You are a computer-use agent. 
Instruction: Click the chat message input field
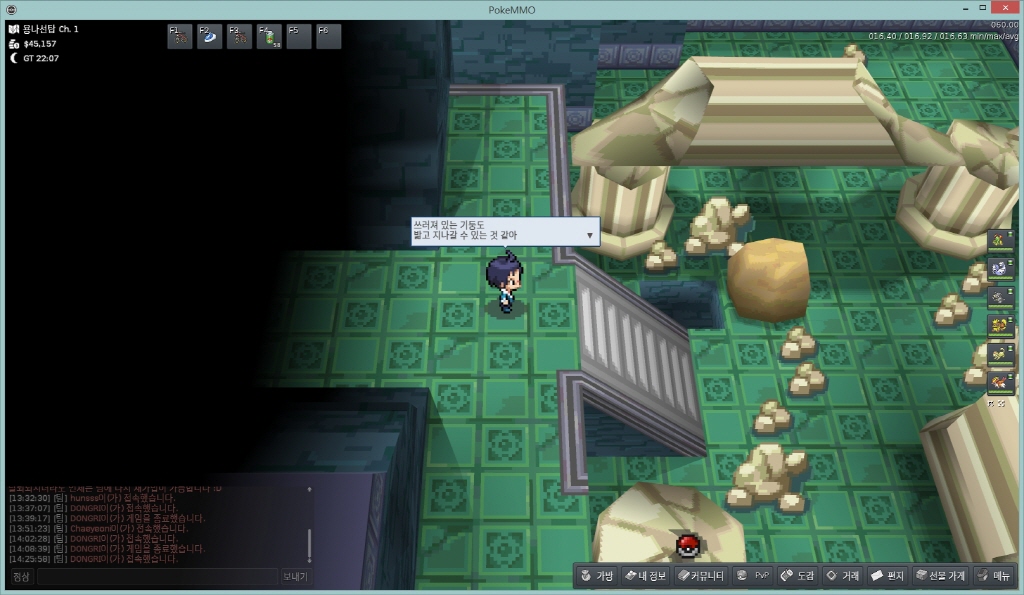157,577
